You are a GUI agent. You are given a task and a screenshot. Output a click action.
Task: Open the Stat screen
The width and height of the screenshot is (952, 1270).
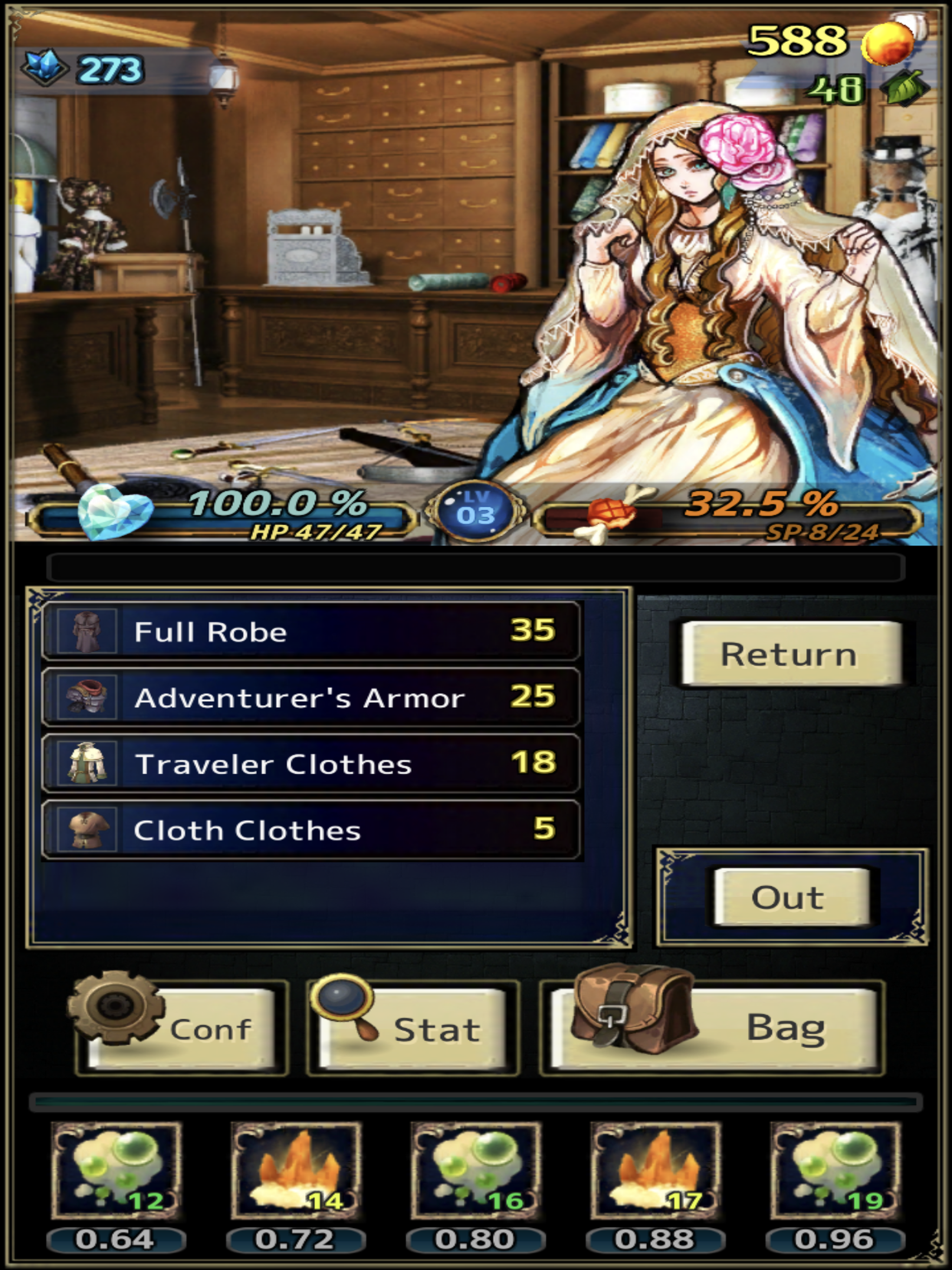(x=413, y=1029)
